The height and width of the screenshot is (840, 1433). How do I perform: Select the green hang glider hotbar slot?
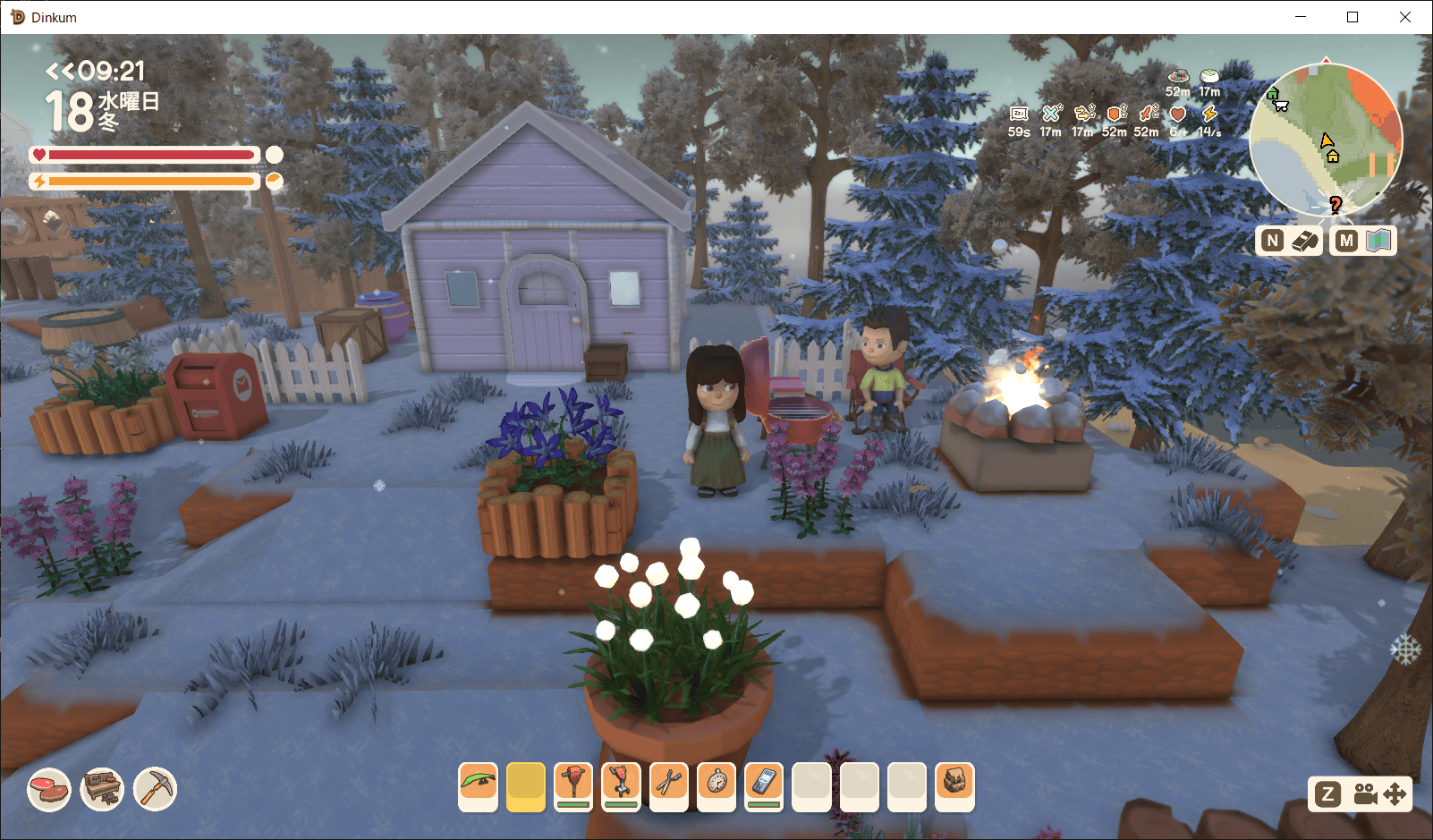tap(478, 786)
